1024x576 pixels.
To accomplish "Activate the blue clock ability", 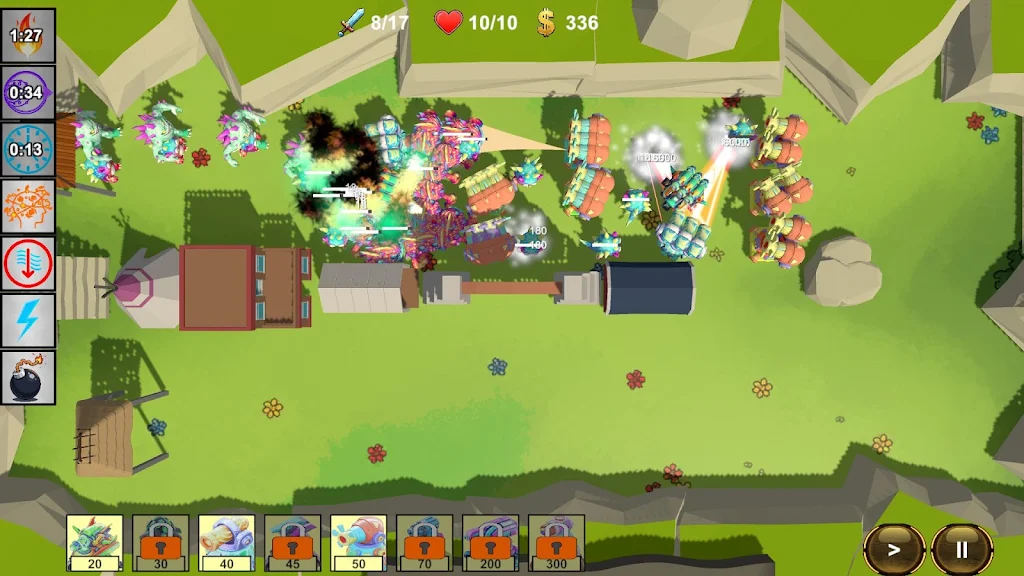I will (x=28, y=150).
